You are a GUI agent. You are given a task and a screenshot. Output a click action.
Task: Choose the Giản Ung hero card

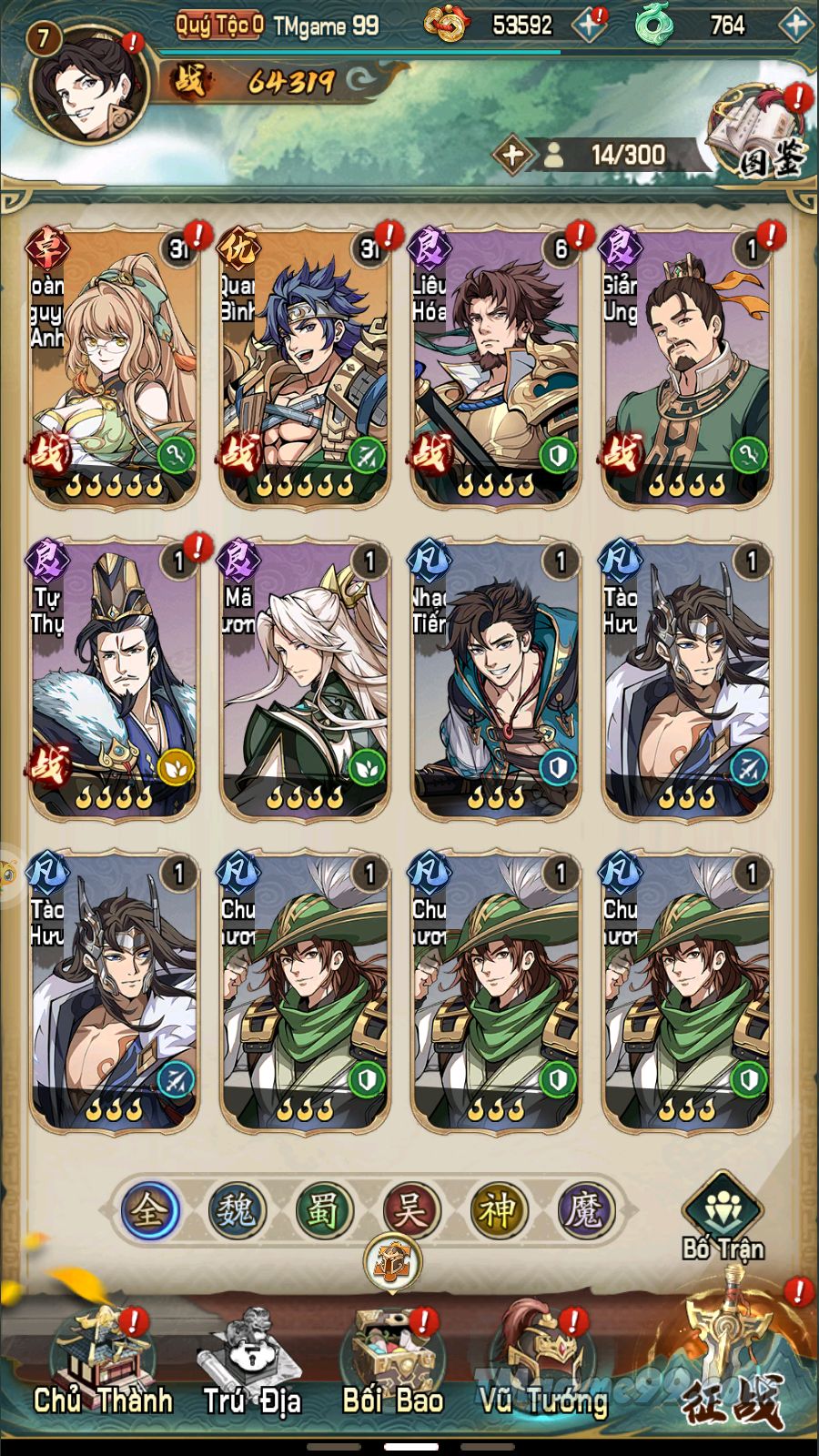click(x=687, y=366)
